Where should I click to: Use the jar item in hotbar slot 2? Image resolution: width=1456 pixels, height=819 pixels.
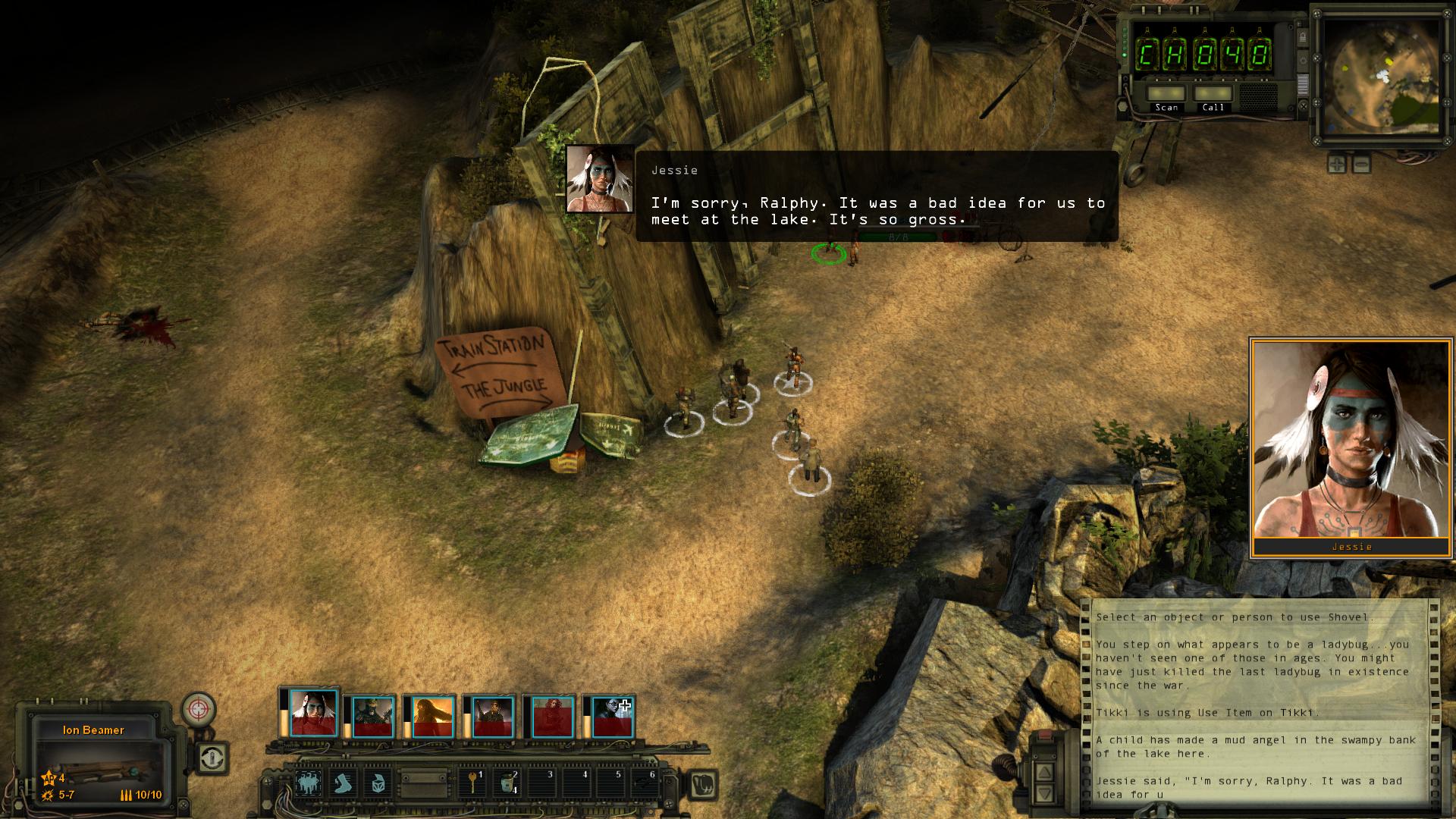pyautogui.click(x=507, y=783)
